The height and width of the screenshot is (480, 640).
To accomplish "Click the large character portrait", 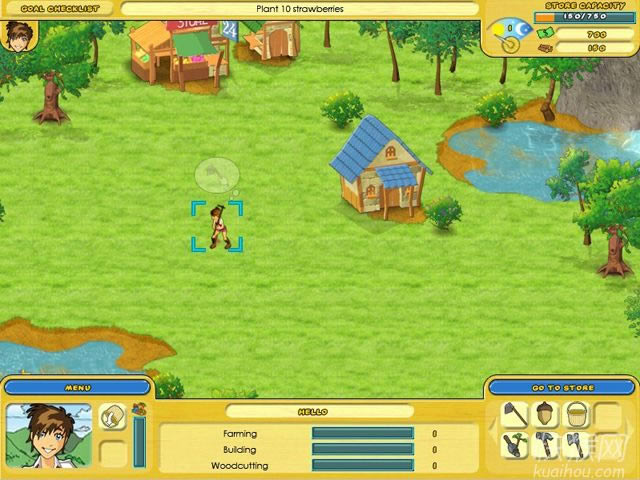I will pos(49,435).
